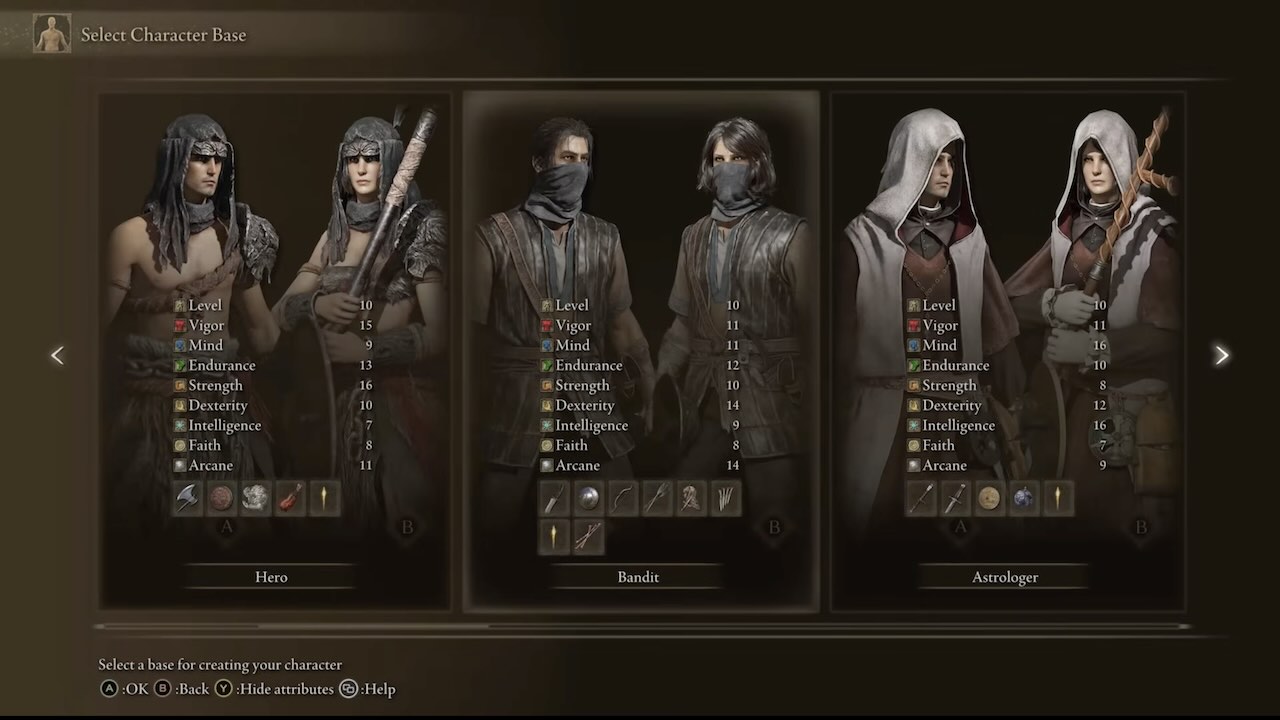
Task: Select the Astrologer's staff icon
Action: [x=921, y=498]
